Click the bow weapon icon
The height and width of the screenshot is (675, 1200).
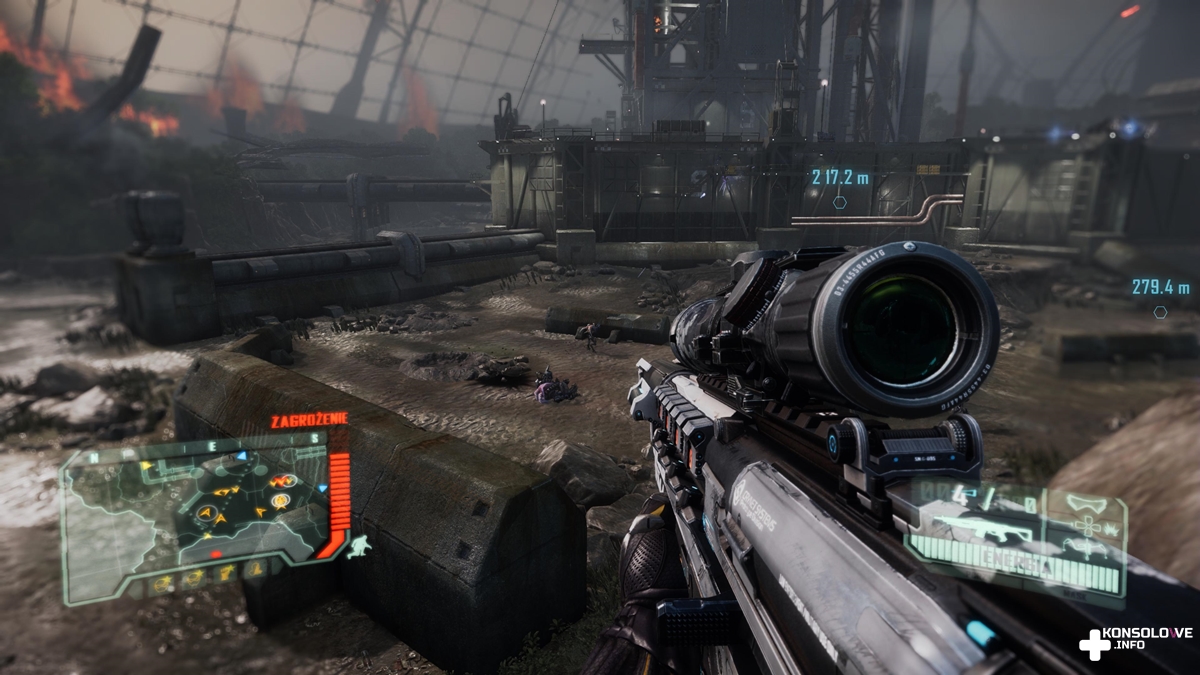pos(1087,547)
